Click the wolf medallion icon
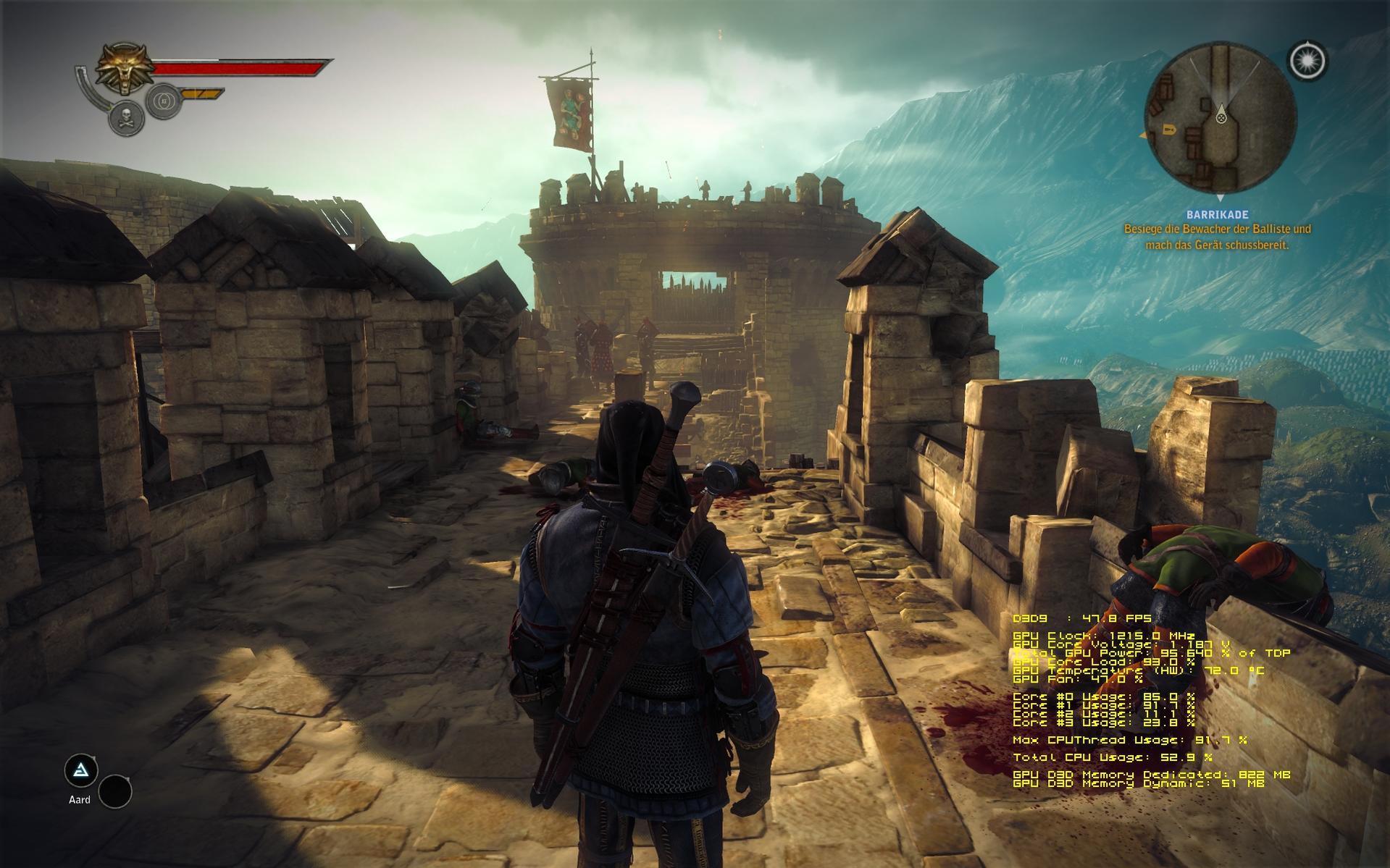The height and width of the screenshot is (868, 1390). pos(125,69)
